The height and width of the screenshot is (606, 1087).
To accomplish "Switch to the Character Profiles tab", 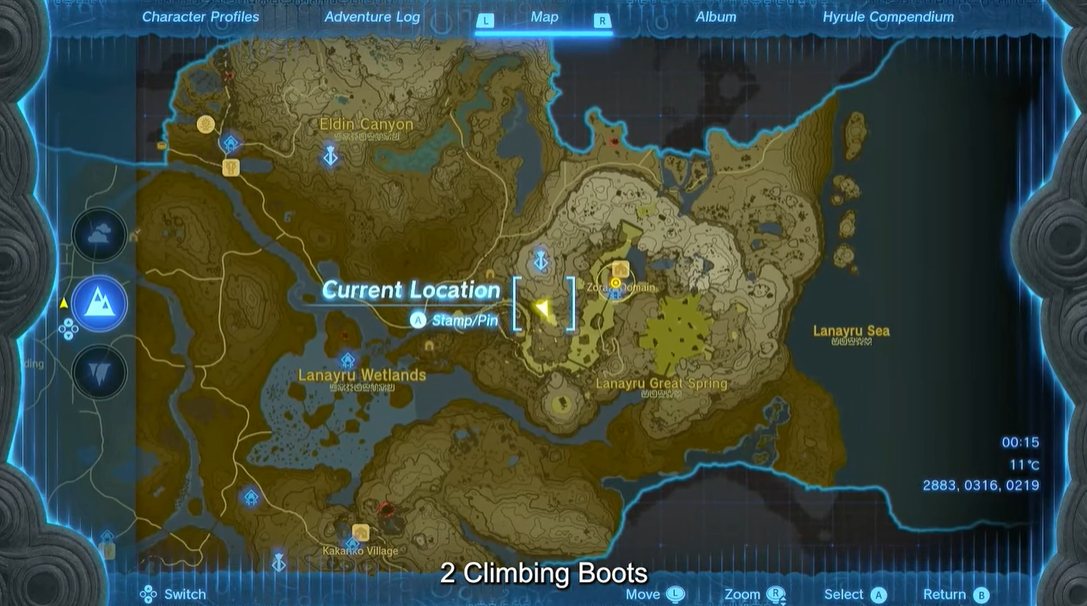I will click(x=200, y=17).
